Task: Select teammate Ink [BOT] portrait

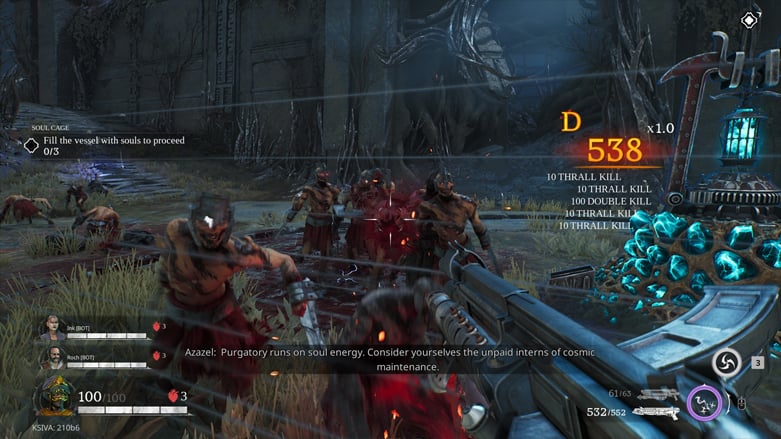Action: [x=52, y=328]
